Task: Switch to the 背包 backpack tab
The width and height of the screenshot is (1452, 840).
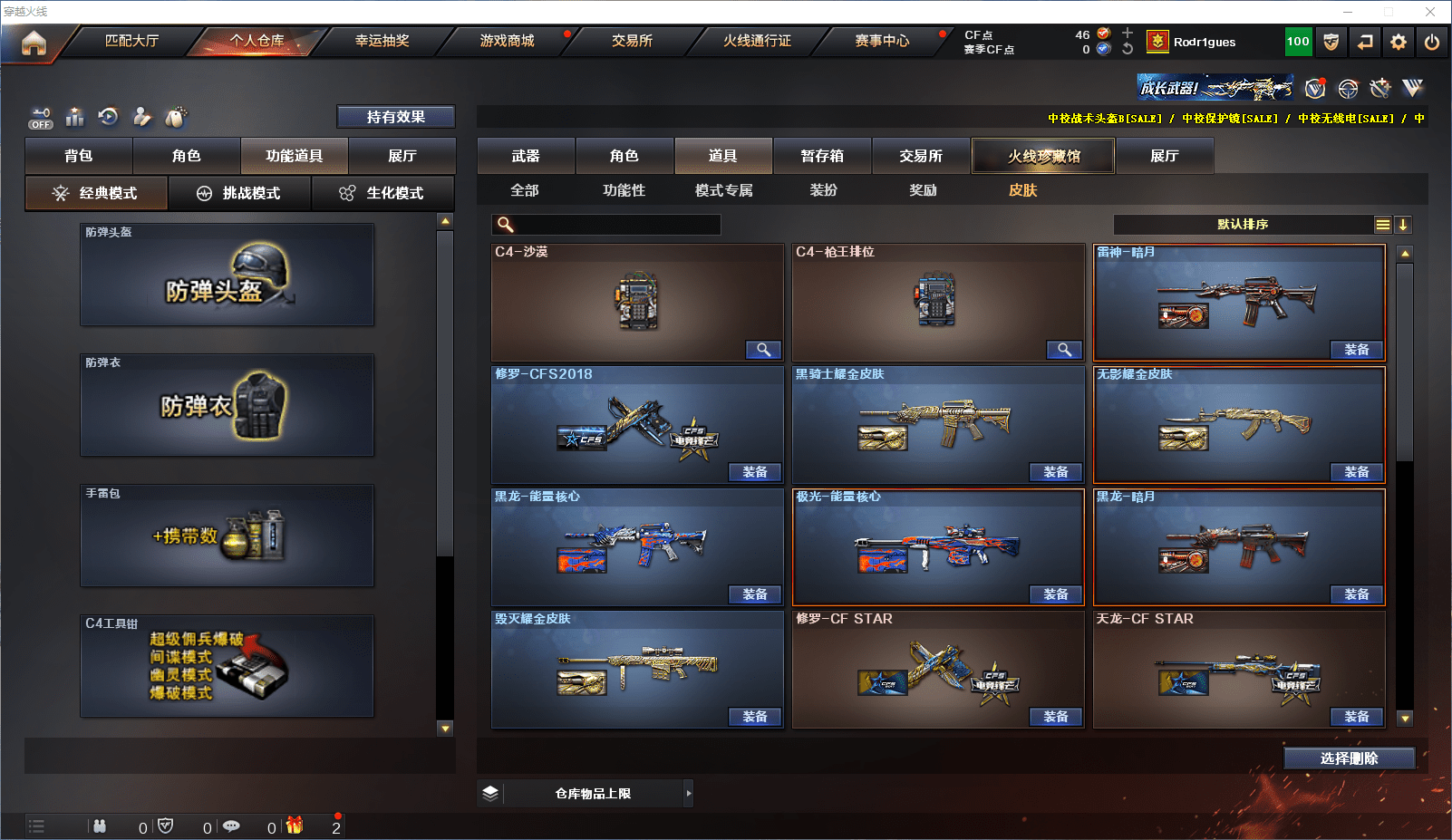Action: 79,156
